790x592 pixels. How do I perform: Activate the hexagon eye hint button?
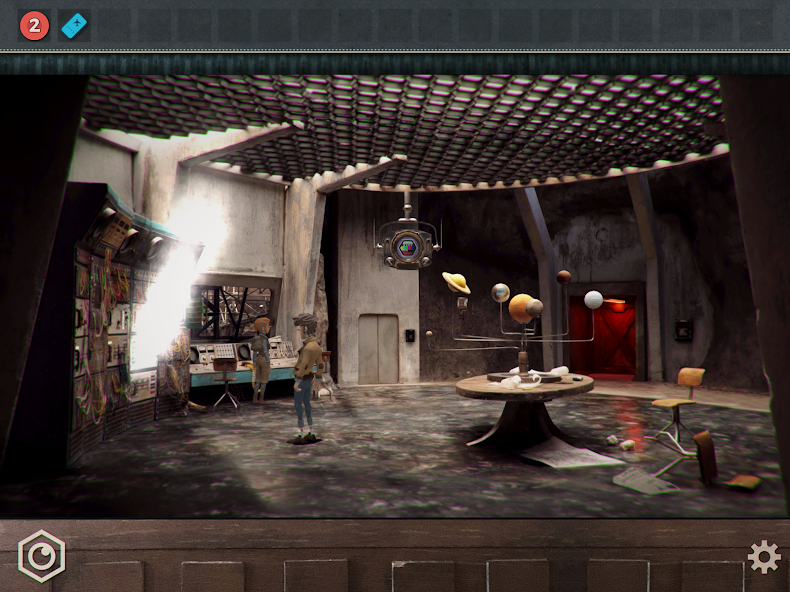point(41,556)
